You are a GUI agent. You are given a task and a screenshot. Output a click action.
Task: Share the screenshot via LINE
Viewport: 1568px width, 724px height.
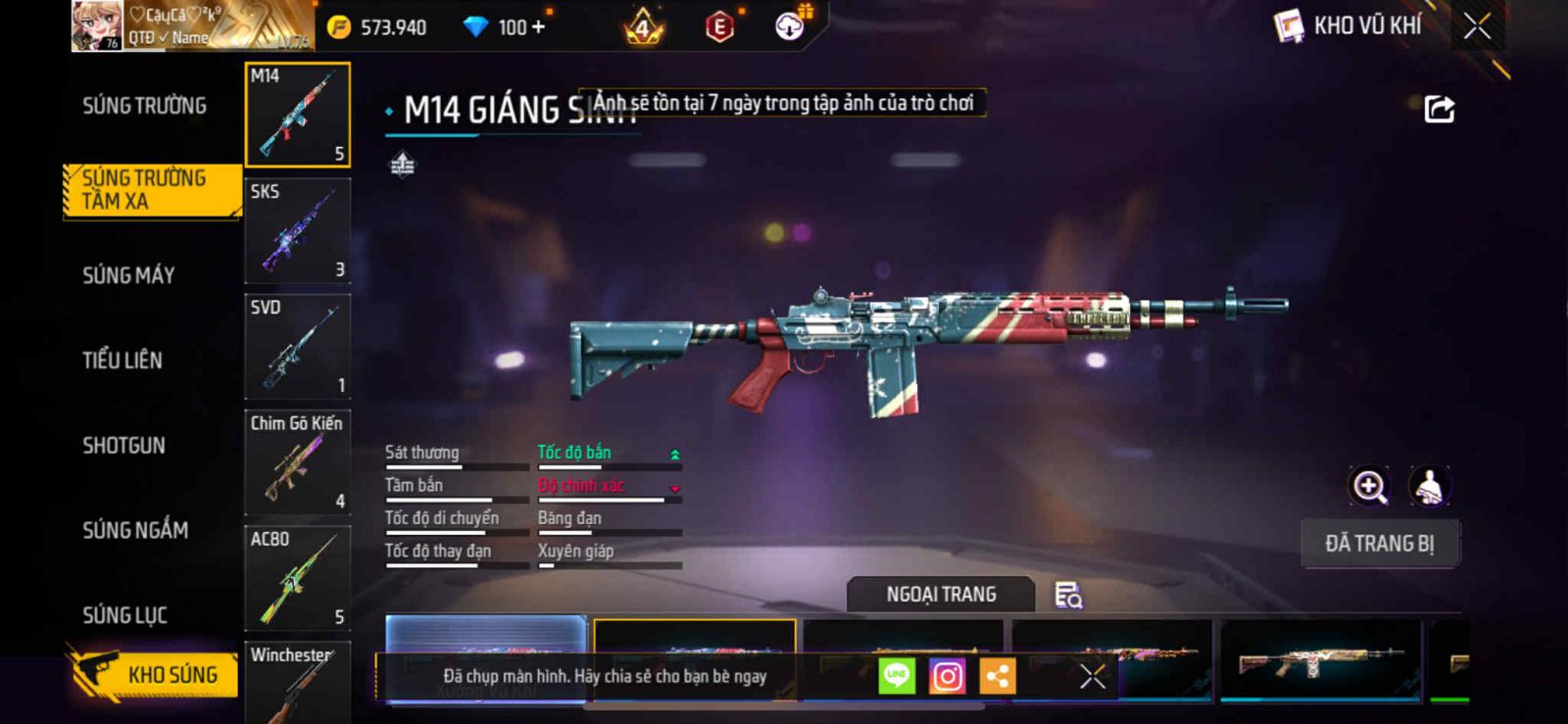click(897, 676)
